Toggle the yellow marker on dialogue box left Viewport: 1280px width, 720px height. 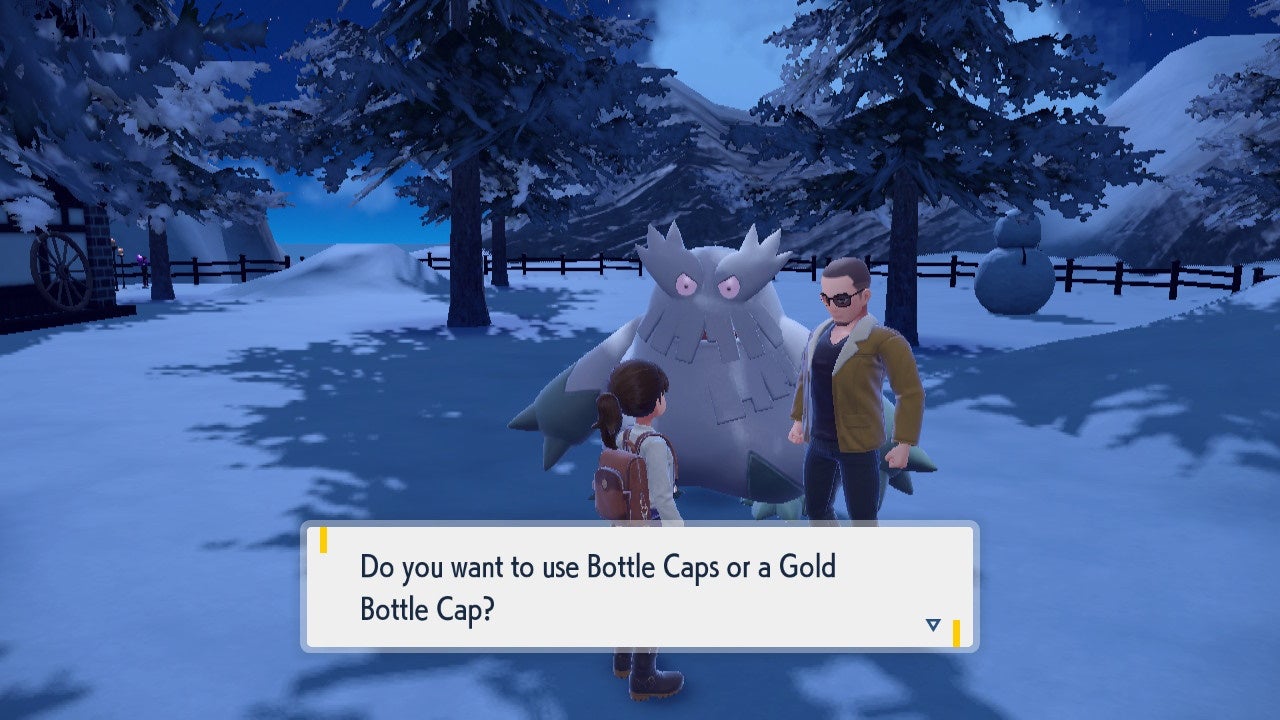(323, 541)
